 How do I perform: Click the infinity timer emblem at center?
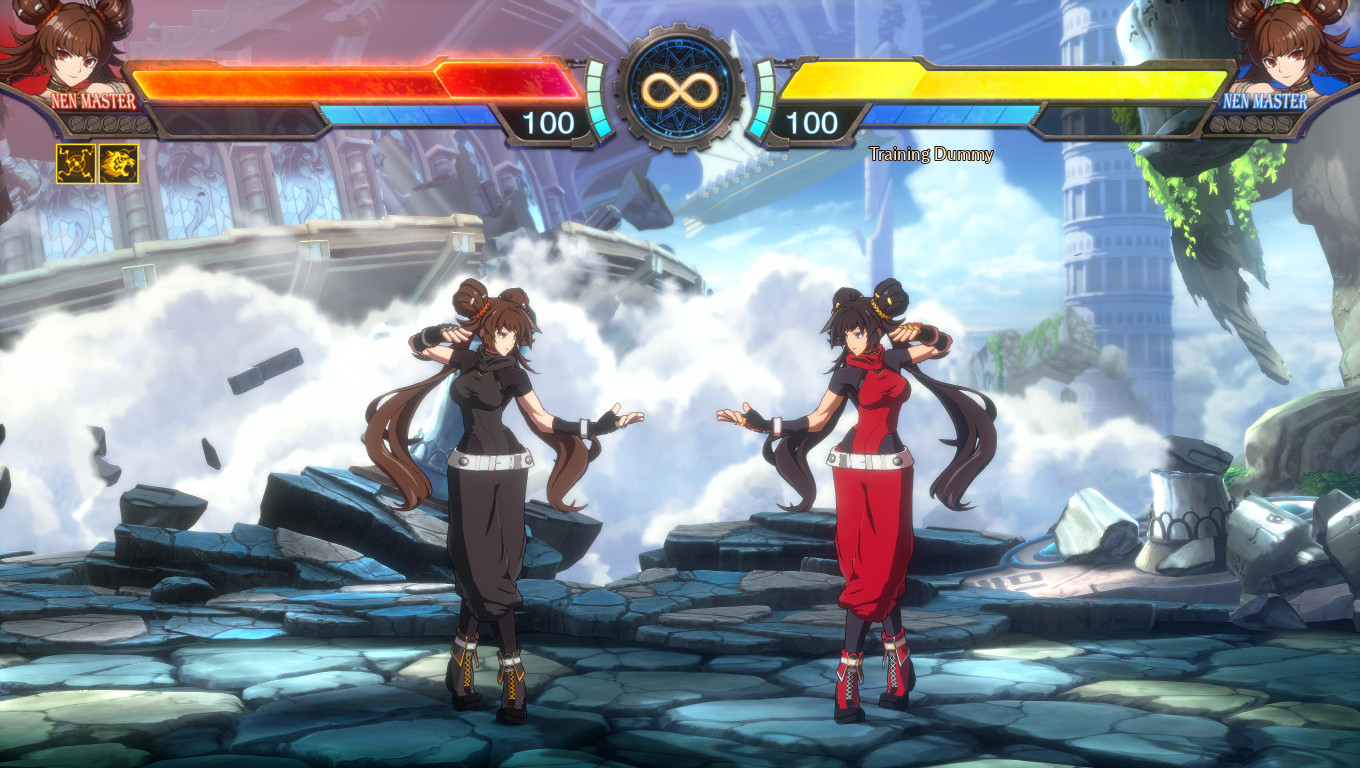coord(680,88)
